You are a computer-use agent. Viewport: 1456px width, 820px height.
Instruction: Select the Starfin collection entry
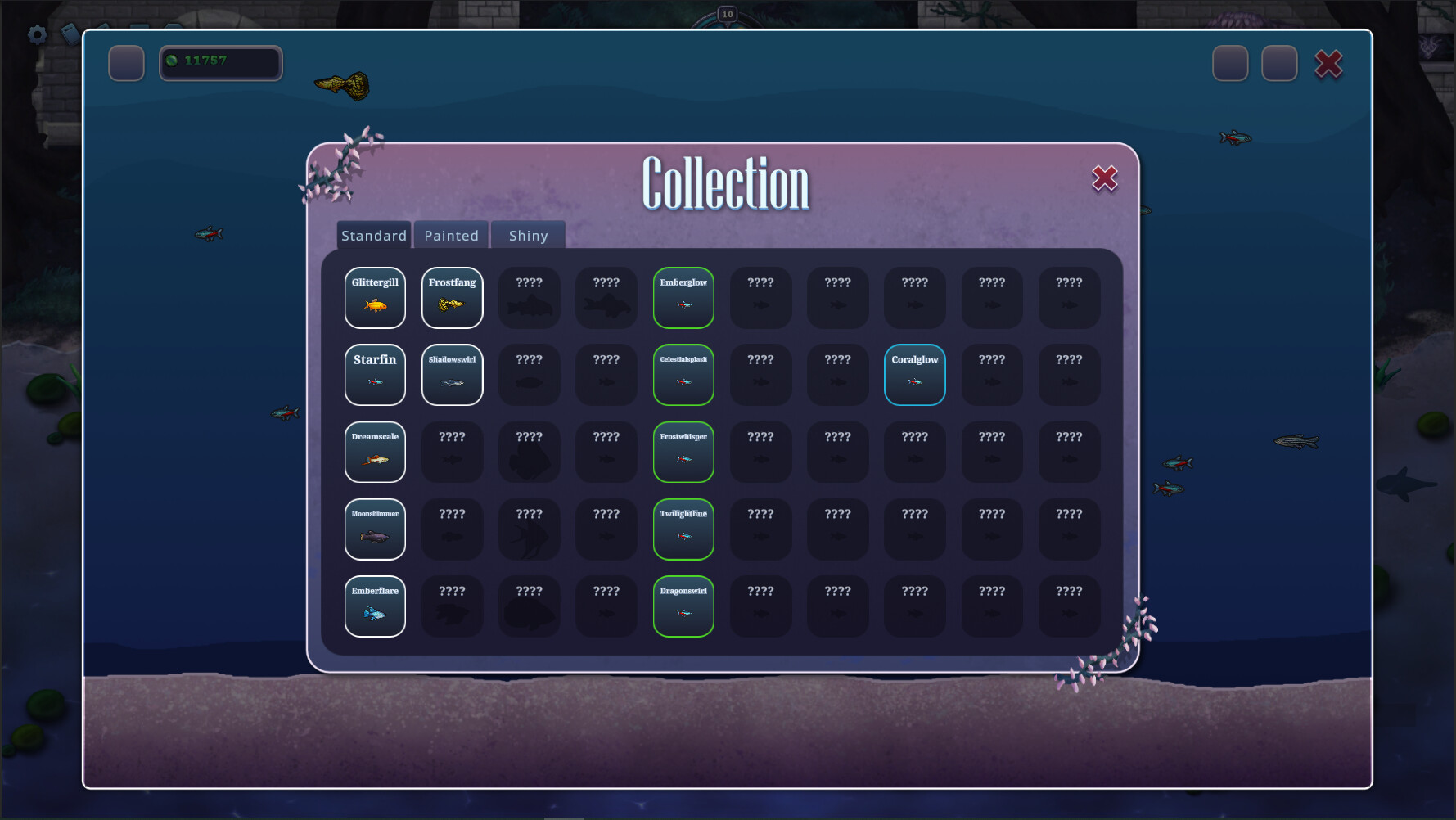pyautogui.click(x=375, y=375)
